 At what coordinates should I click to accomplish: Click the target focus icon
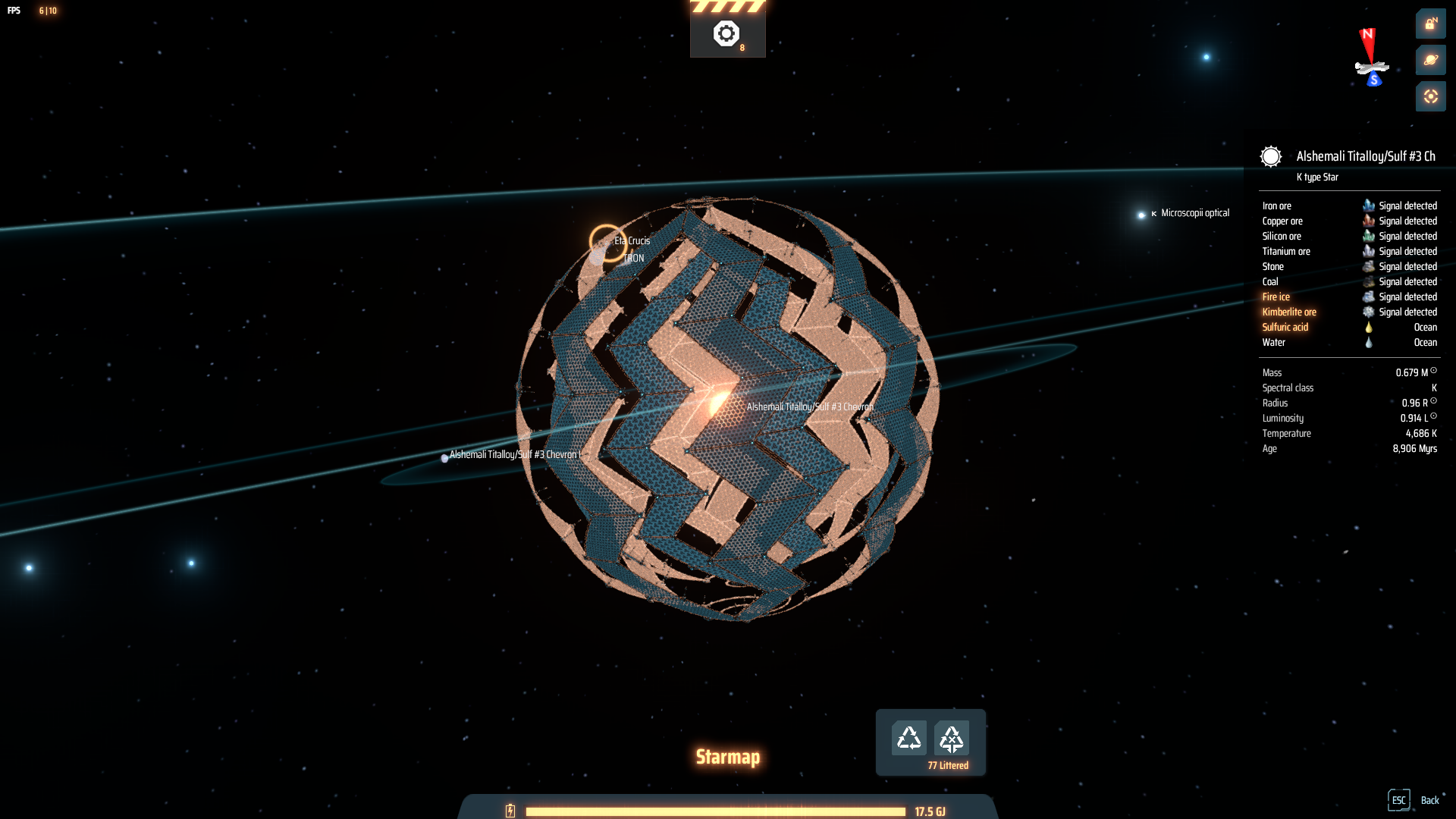(x=1430, y=96)
